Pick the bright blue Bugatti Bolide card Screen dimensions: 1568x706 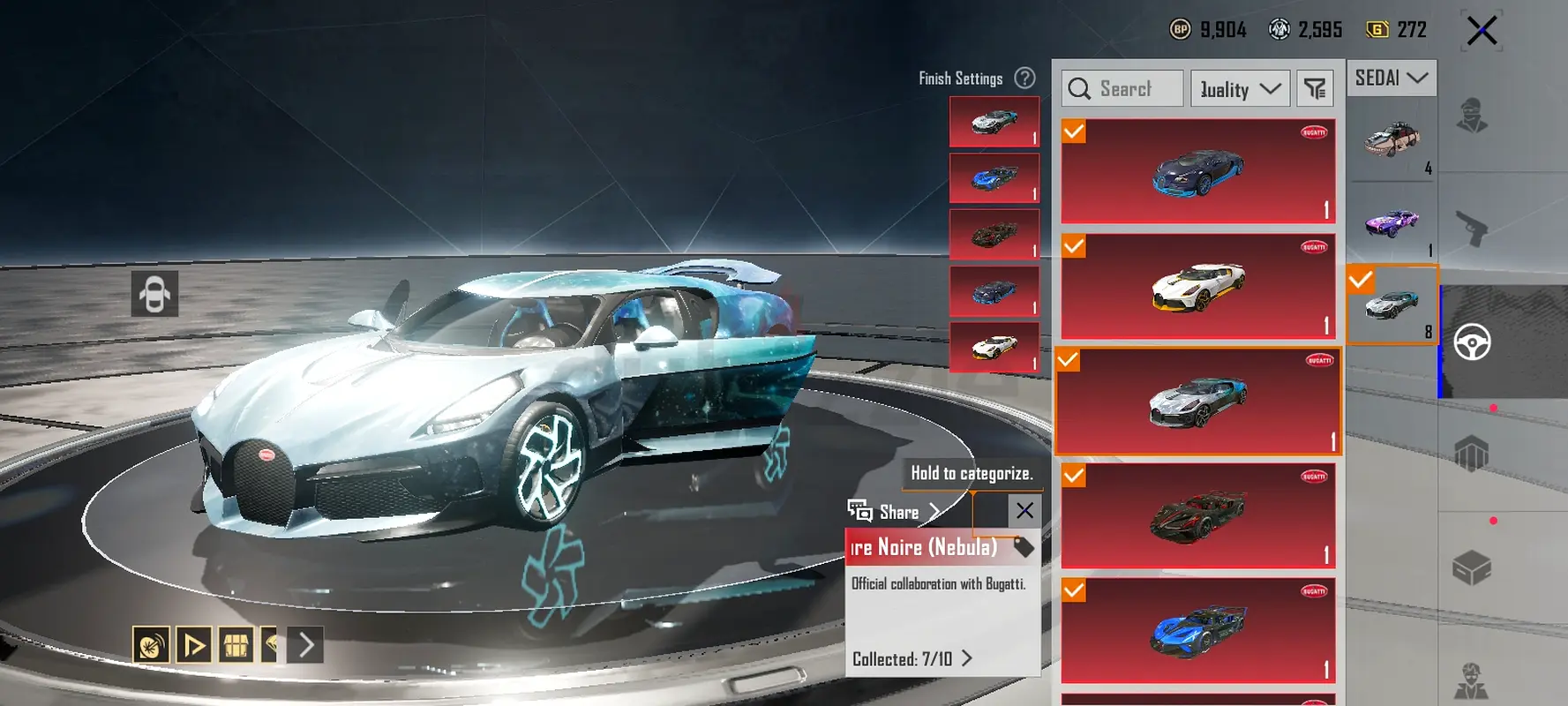coord(1197,631)
